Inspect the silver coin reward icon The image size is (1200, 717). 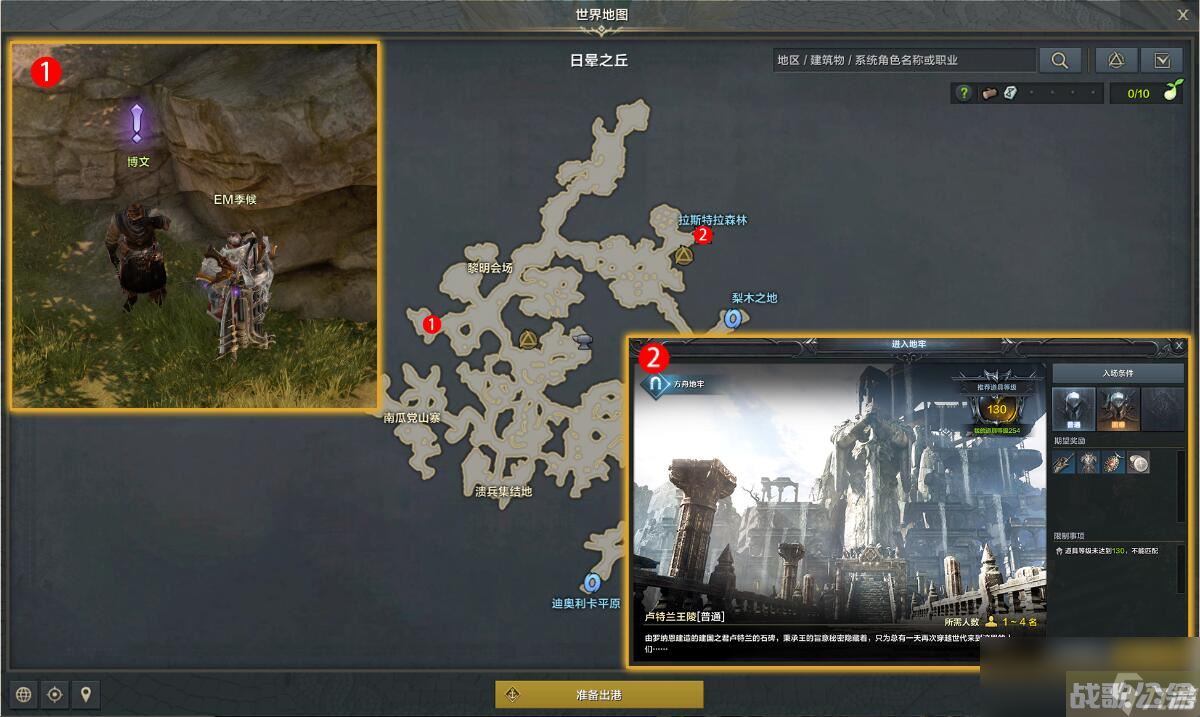(x=1138, y=462)
